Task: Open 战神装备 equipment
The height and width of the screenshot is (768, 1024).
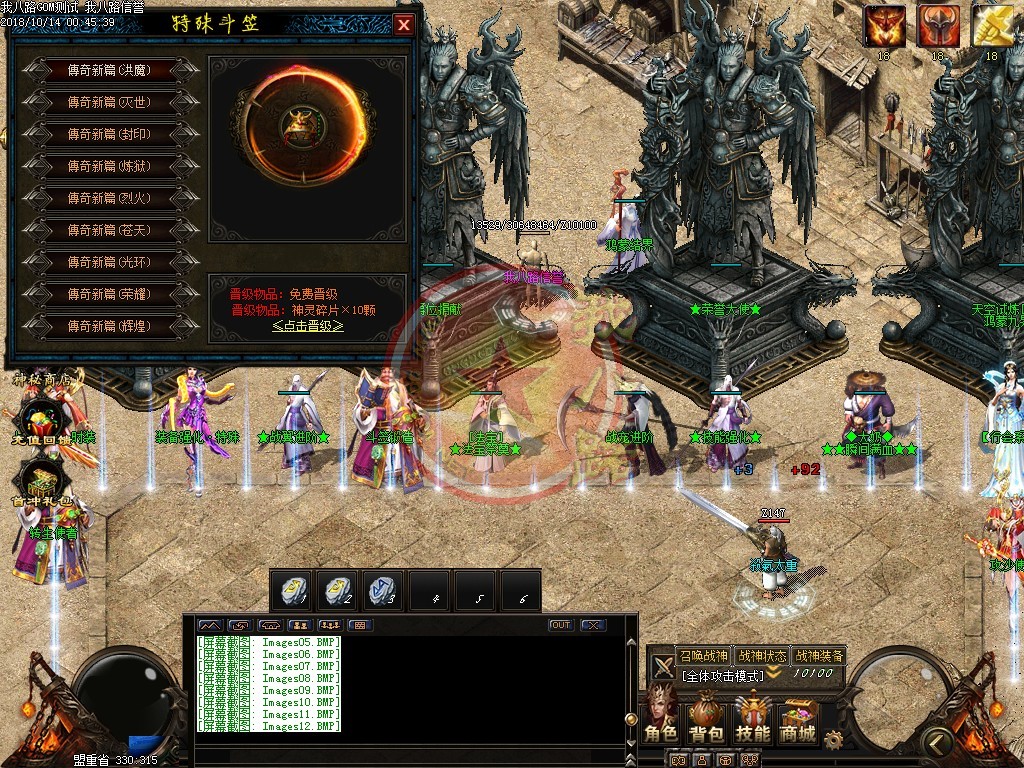Action: pyautogui.click(x=818, y=656)
